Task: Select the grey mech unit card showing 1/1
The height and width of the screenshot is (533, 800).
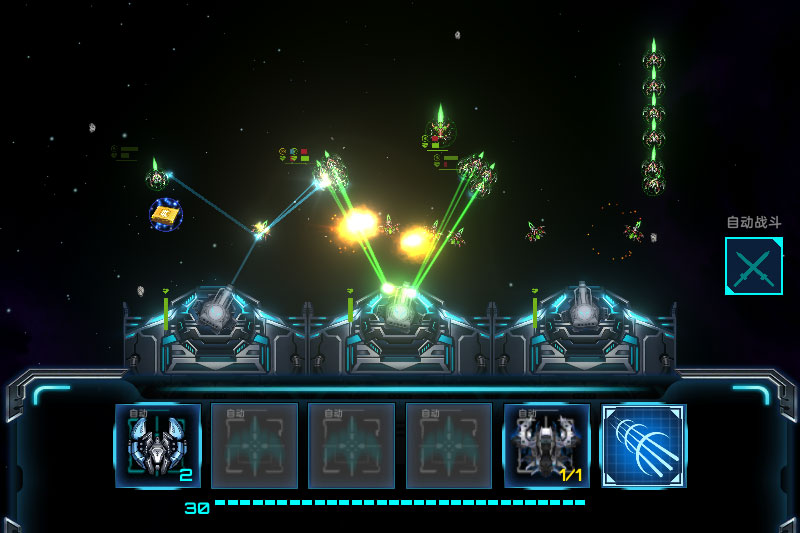Action: pyautogui.click(x=546, y=446)
